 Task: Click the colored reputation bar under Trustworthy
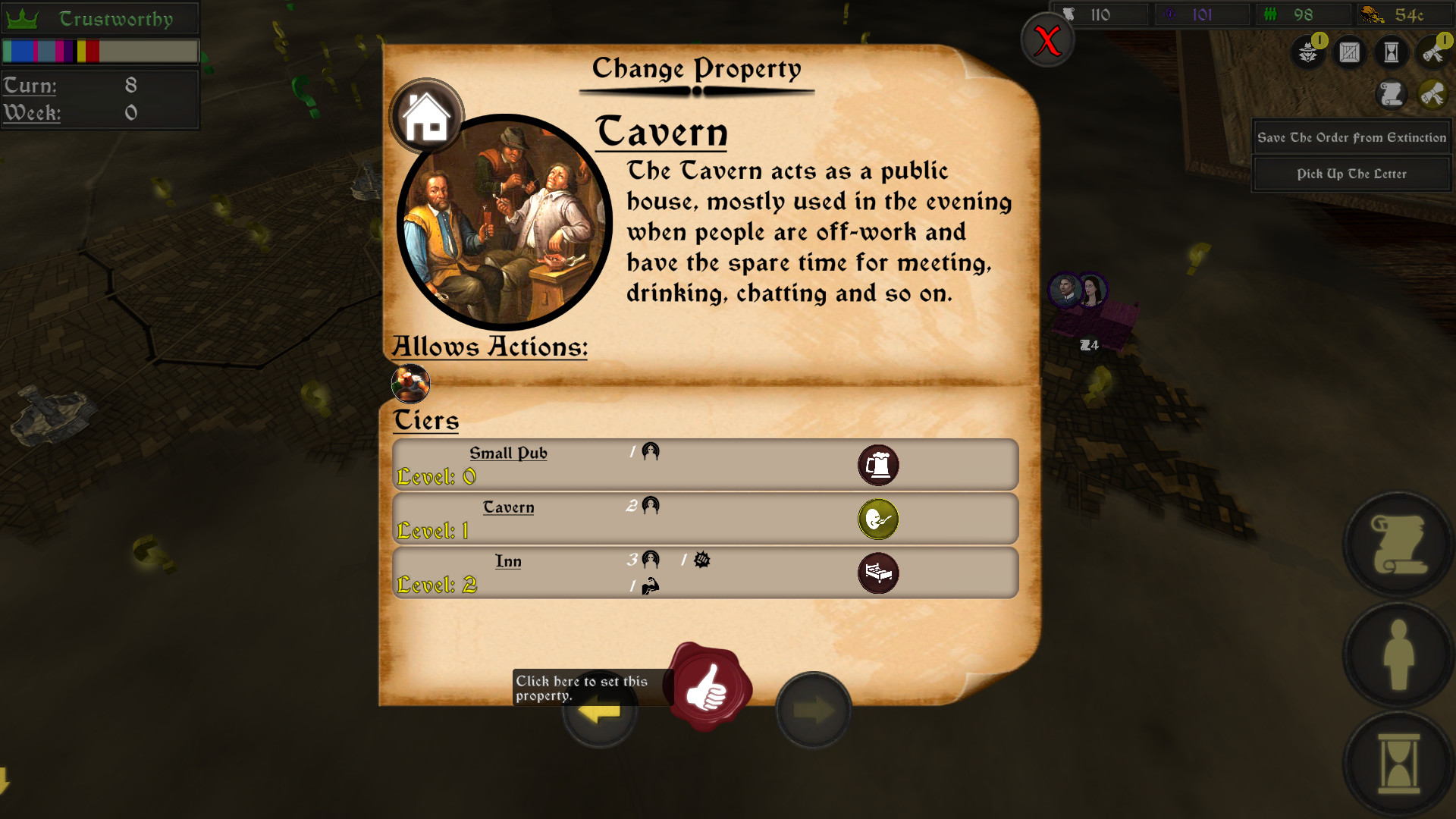(x=99, y=51)
